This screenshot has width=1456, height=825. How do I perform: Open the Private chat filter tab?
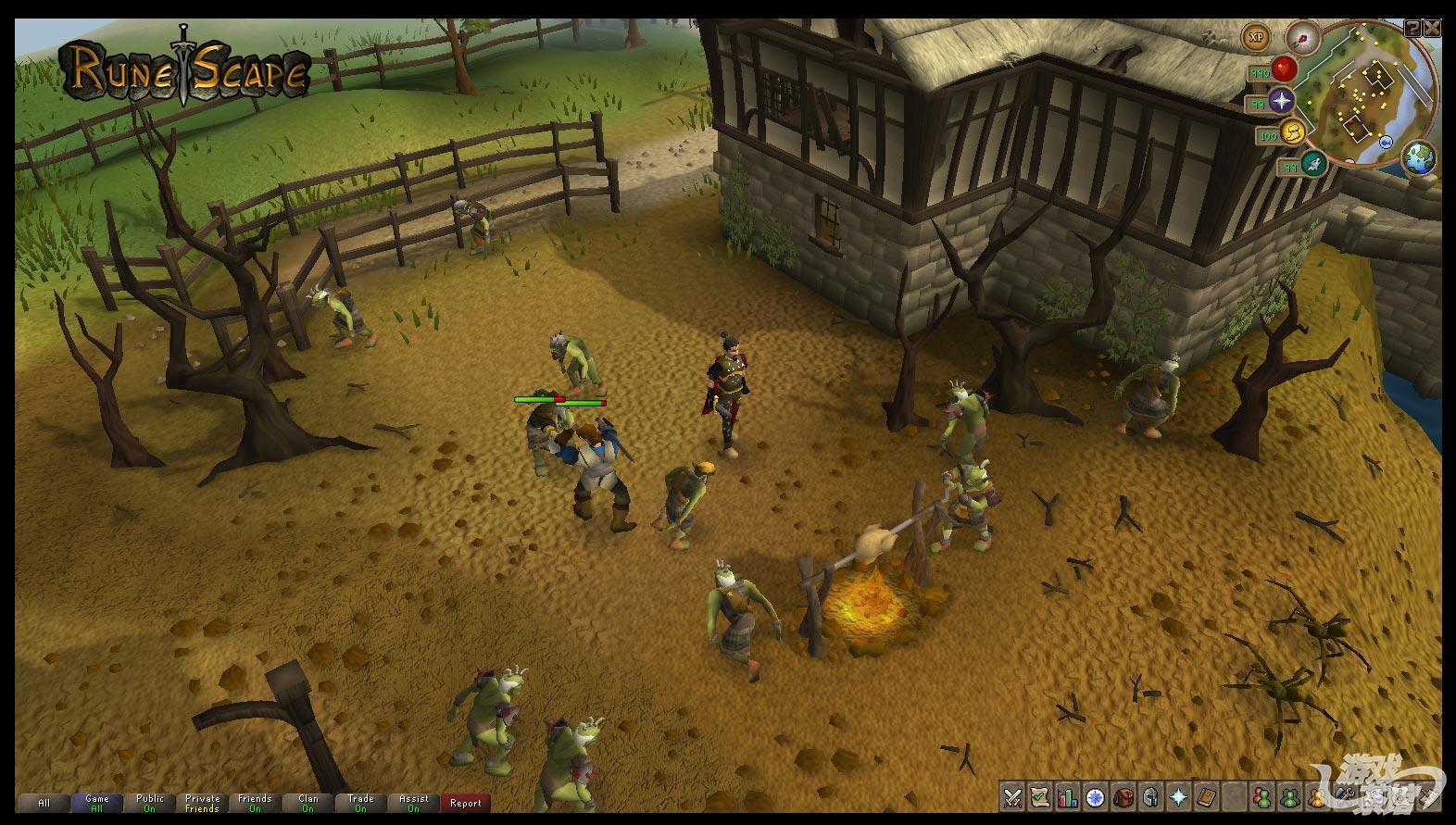202,803
